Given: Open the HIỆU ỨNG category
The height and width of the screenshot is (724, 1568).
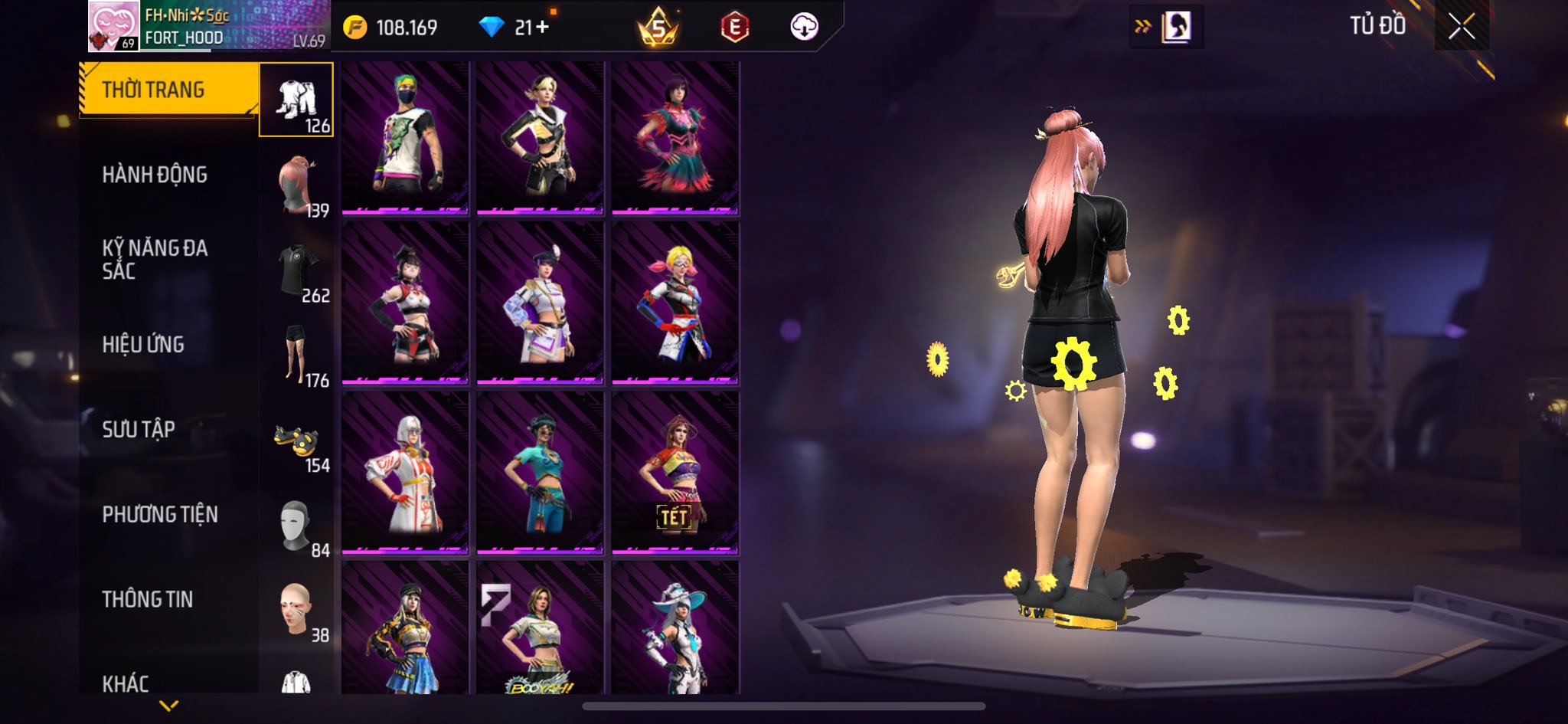Looking at the screenshot, I should click(143, 345).
